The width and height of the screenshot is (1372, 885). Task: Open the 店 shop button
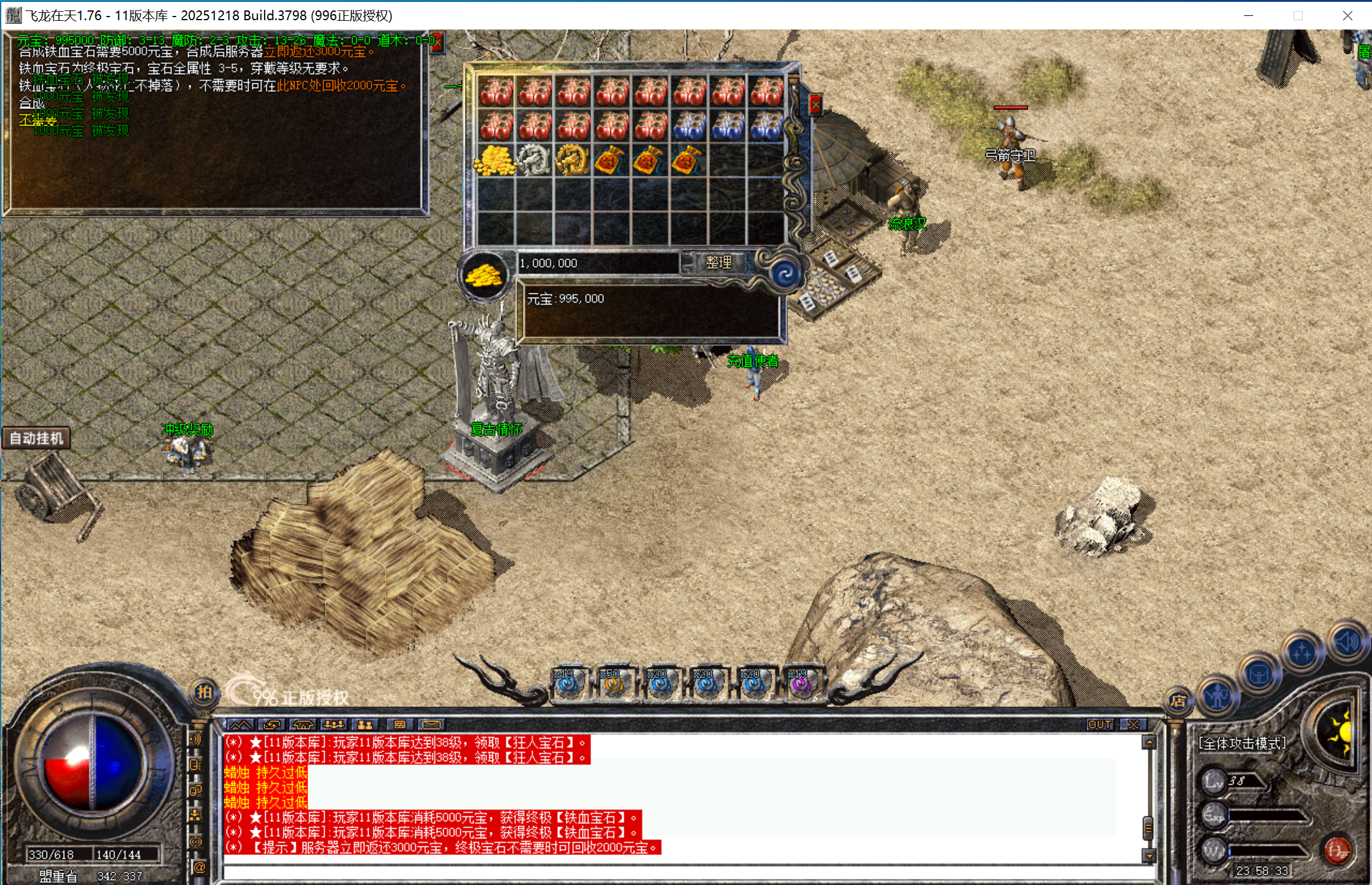coord(1178,701)
